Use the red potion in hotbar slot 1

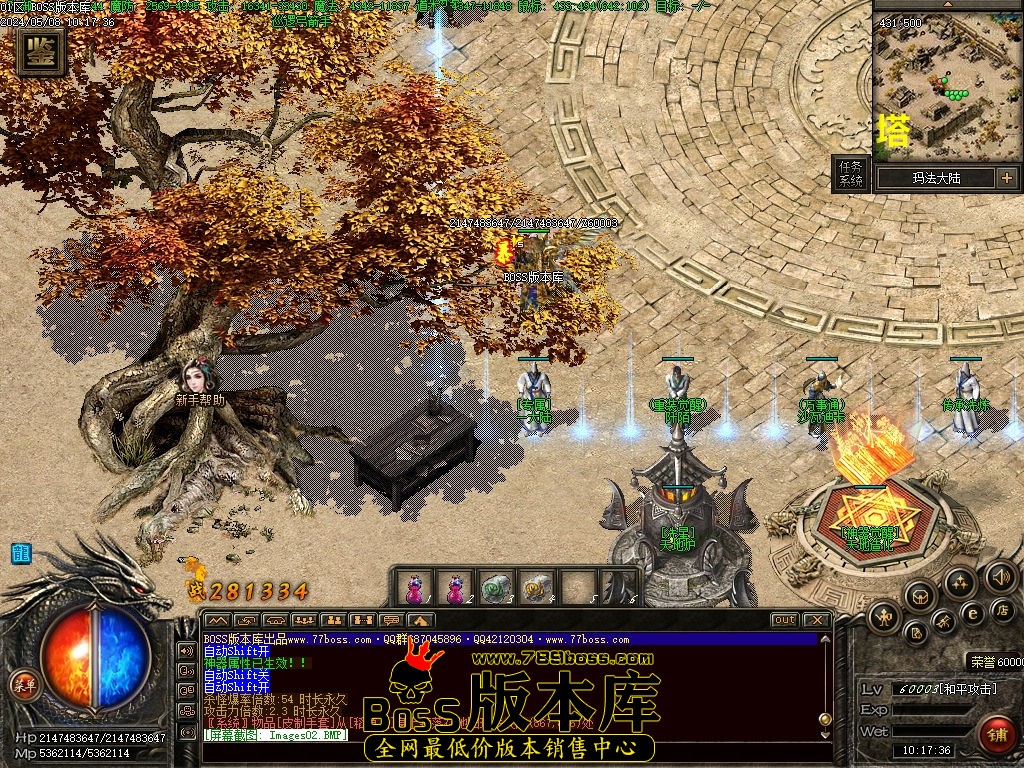(415, 587)
